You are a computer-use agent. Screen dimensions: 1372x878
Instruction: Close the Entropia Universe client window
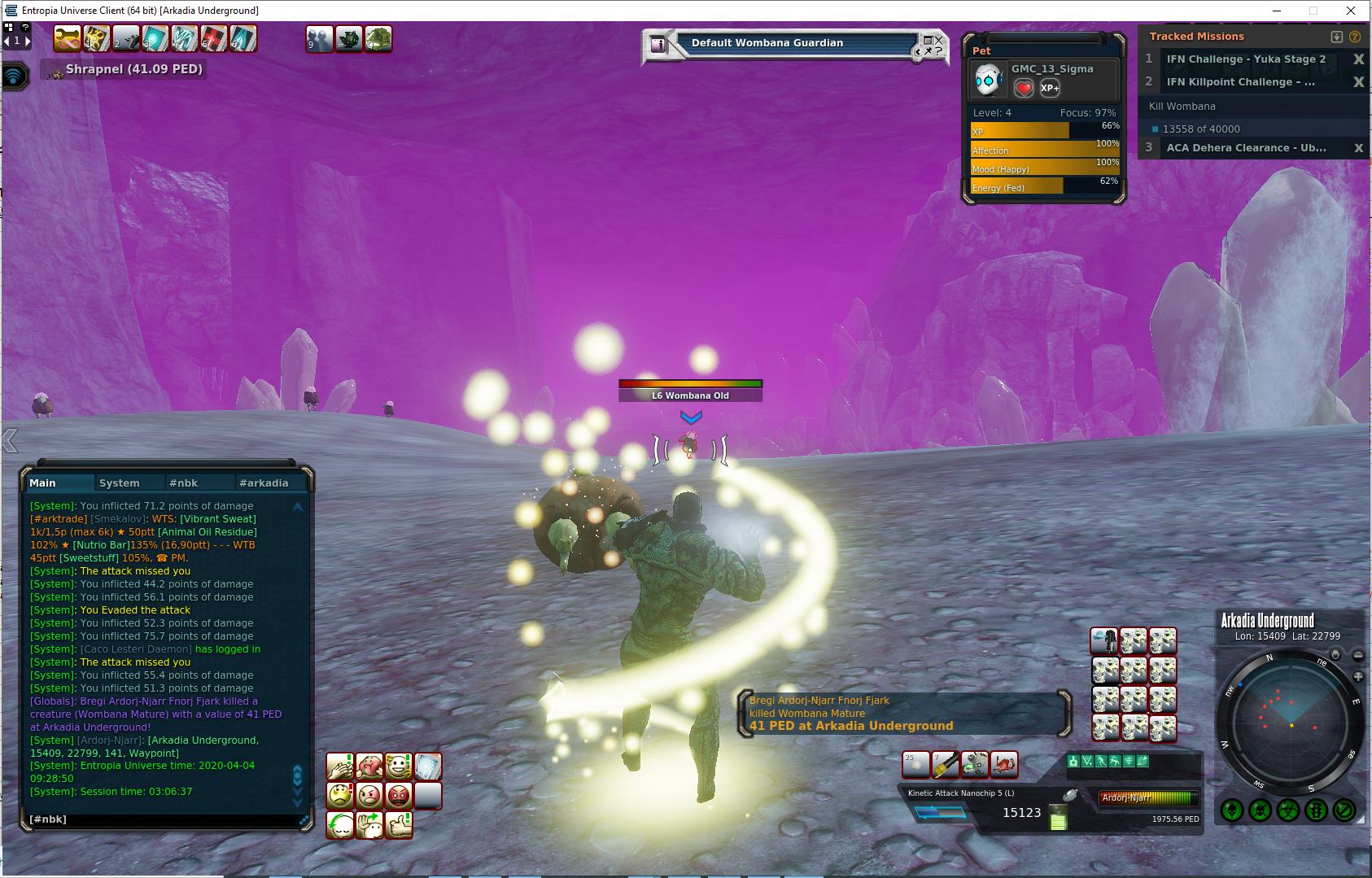(x=1352, y=11)
